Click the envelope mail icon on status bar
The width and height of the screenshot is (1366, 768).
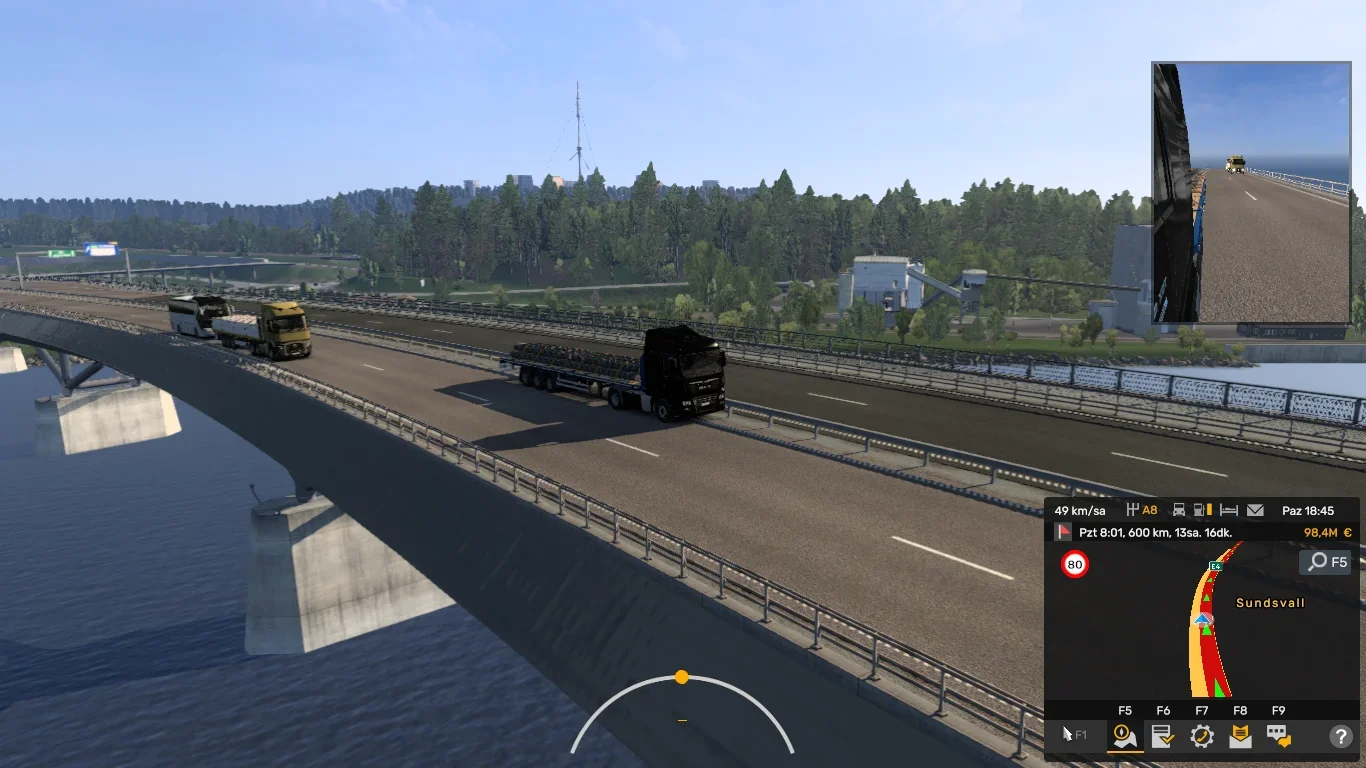1254,510
